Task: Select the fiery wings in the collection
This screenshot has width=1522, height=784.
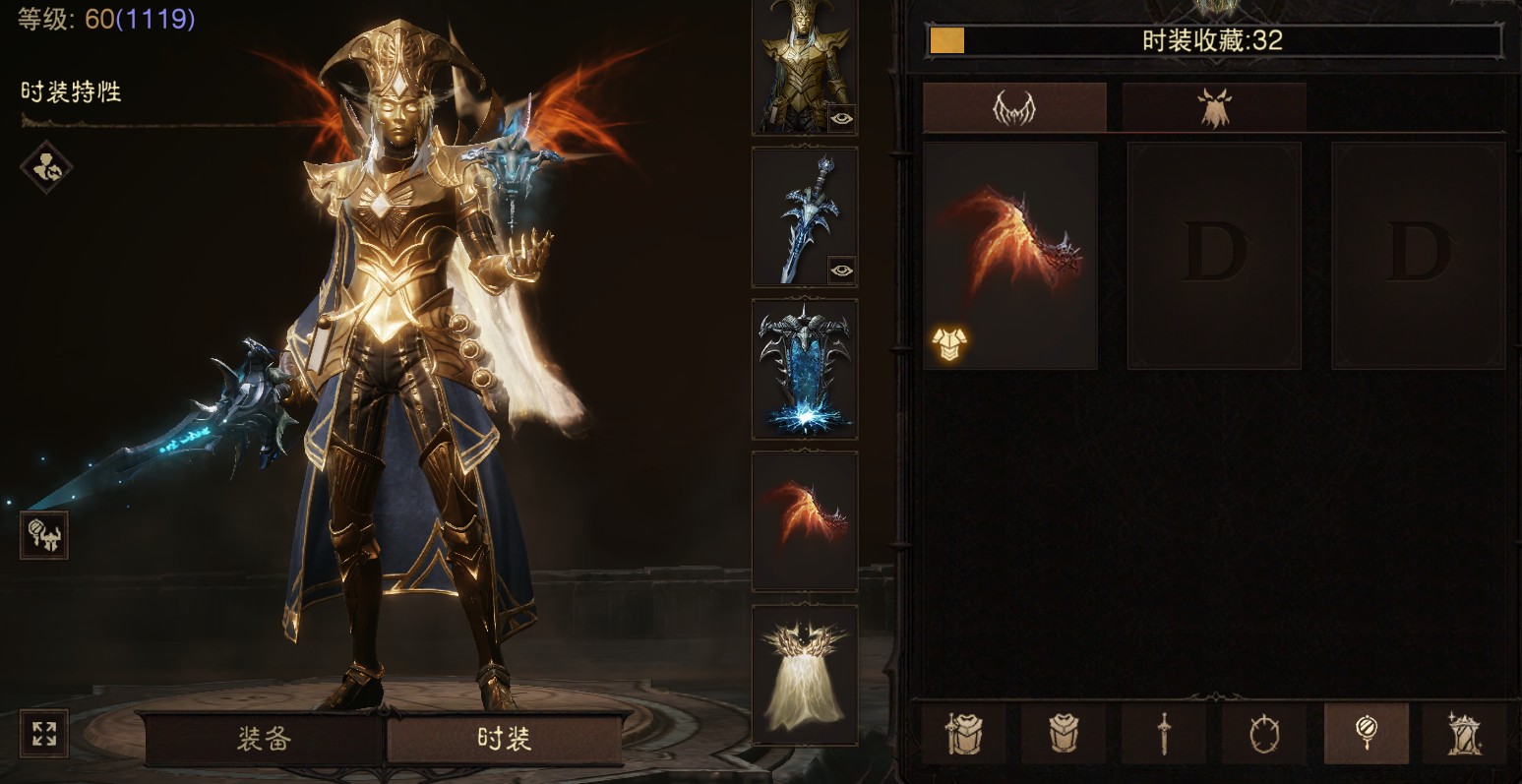Action: (1010, 255)
